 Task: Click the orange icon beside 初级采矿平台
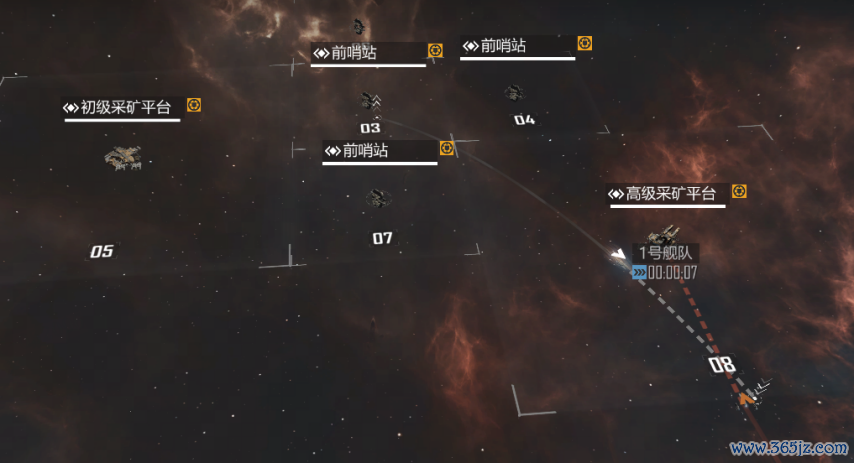[x=194, y=105]
